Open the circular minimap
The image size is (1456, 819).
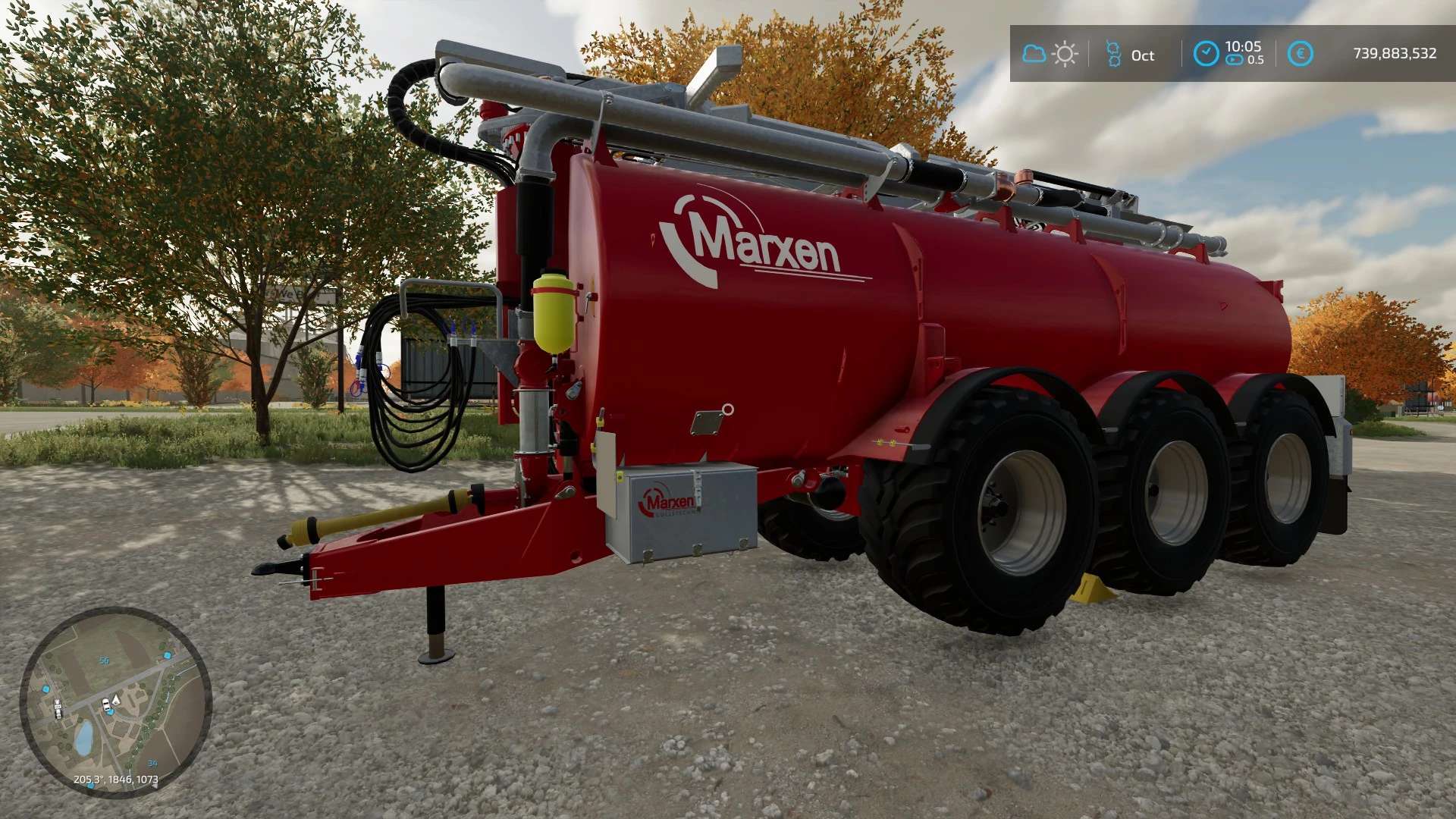tap(115, 702)
